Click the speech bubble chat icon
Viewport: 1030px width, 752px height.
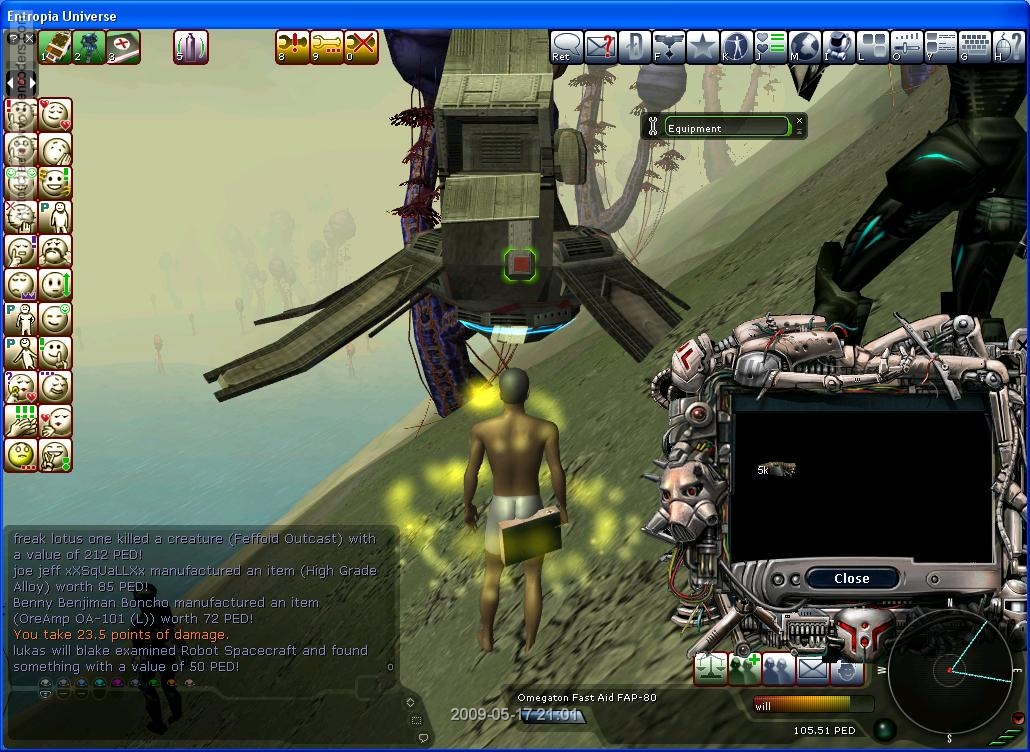[x=567, y=47]
